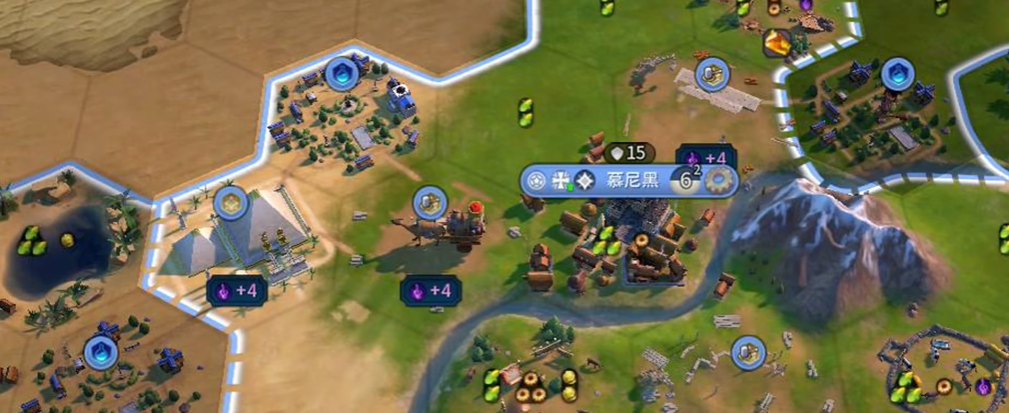This screenshot has height=413, width=1009.
Task: Select the 慕尼黑 city banner
Action: click(628, 181)
